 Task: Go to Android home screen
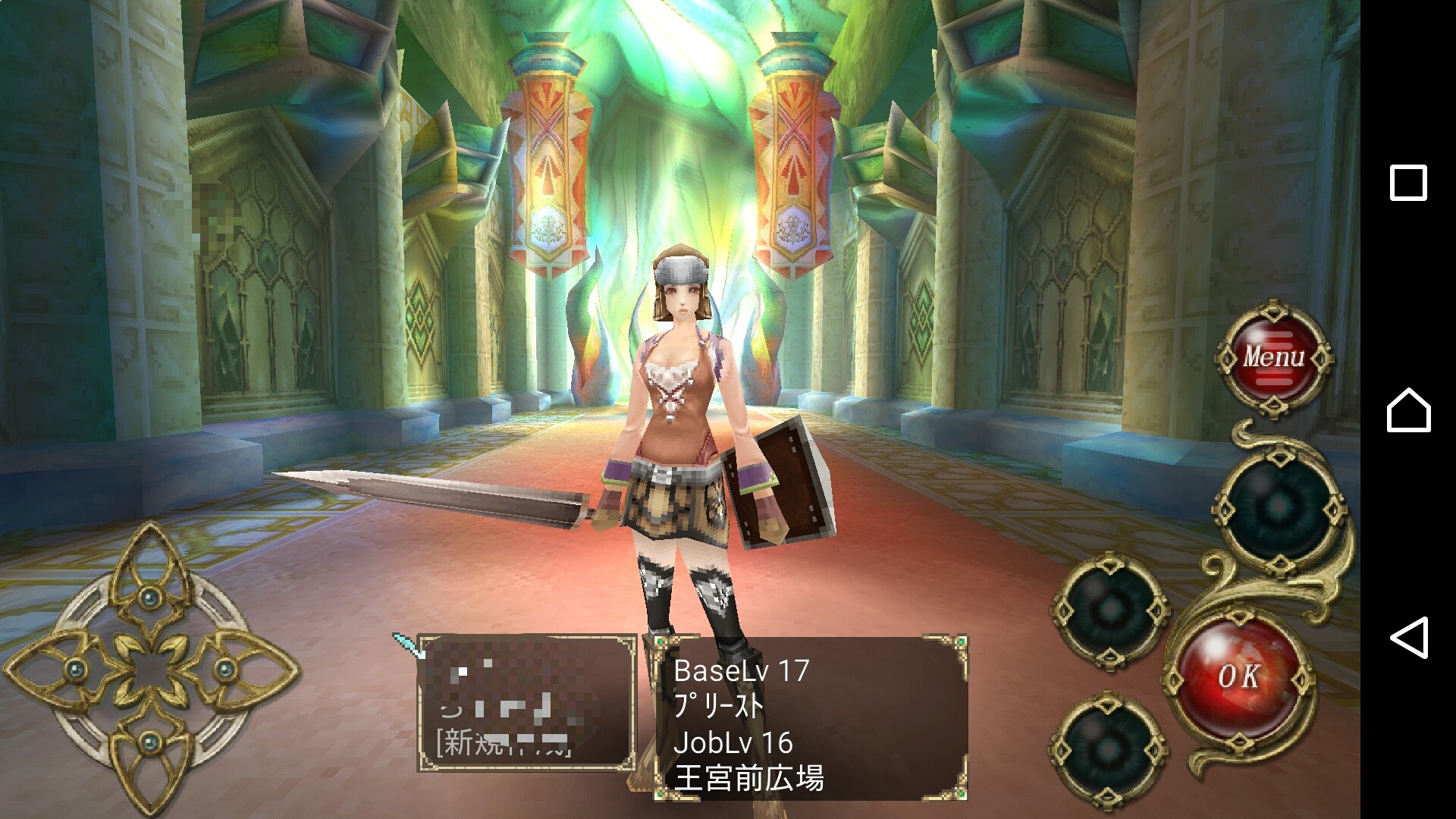(x=1408, y=410)
